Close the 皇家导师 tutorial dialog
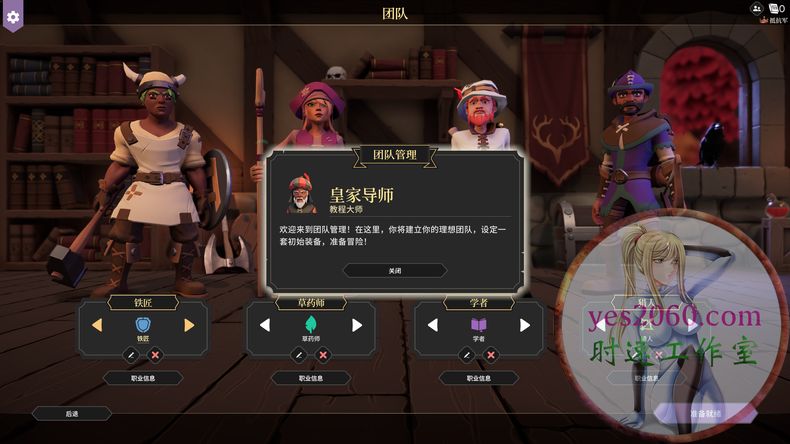The height and width of the screenshot is (444, 790). pyautogui.click(x=394, y=270)
